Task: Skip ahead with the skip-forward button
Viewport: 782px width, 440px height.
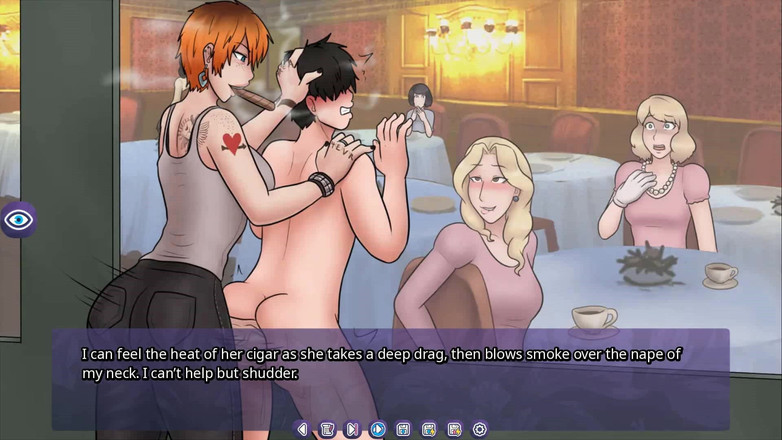Action: [352, 429]
